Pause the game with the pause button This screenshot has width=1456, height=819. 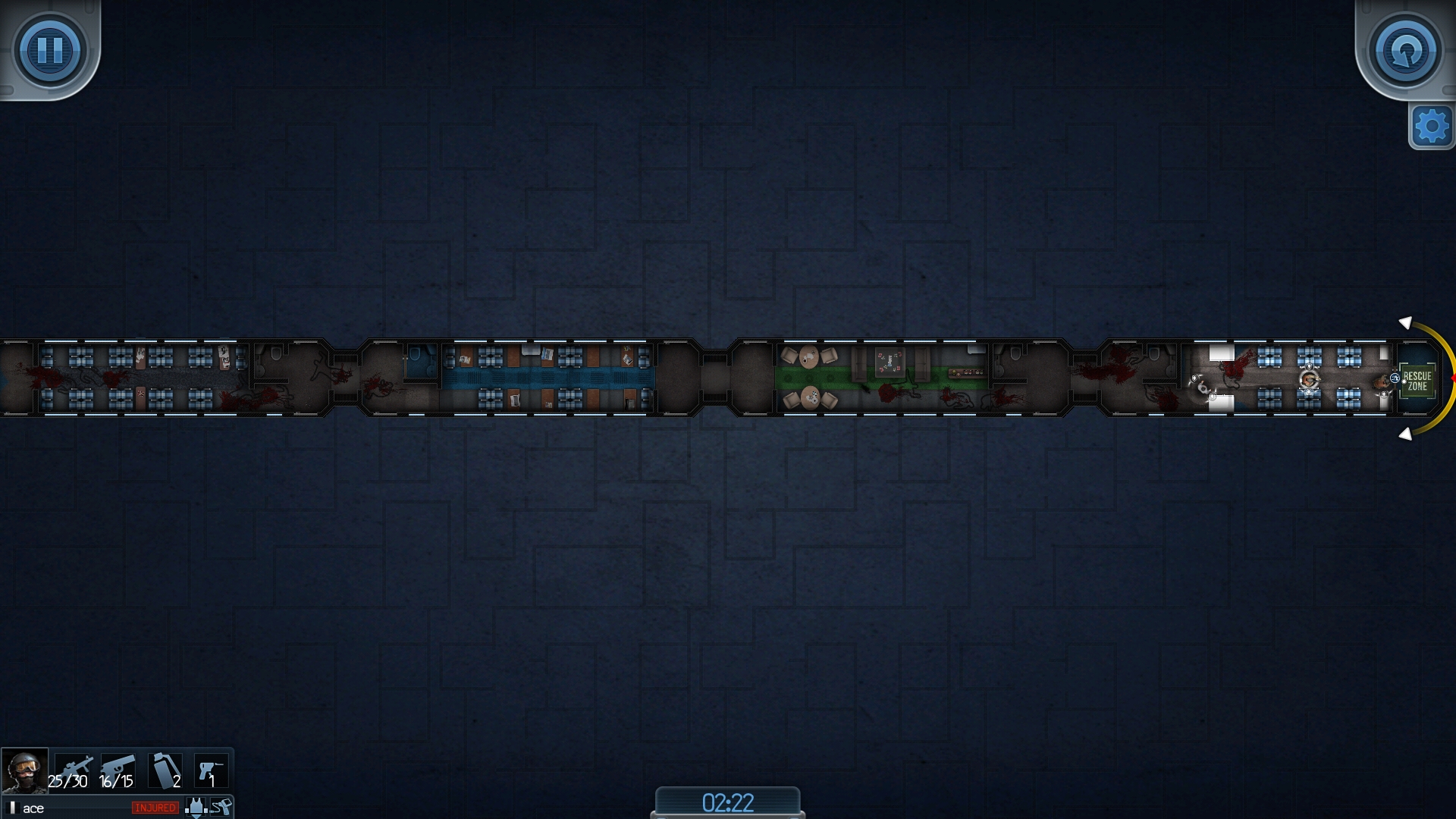pyautogui.click(x=49, y=49)
